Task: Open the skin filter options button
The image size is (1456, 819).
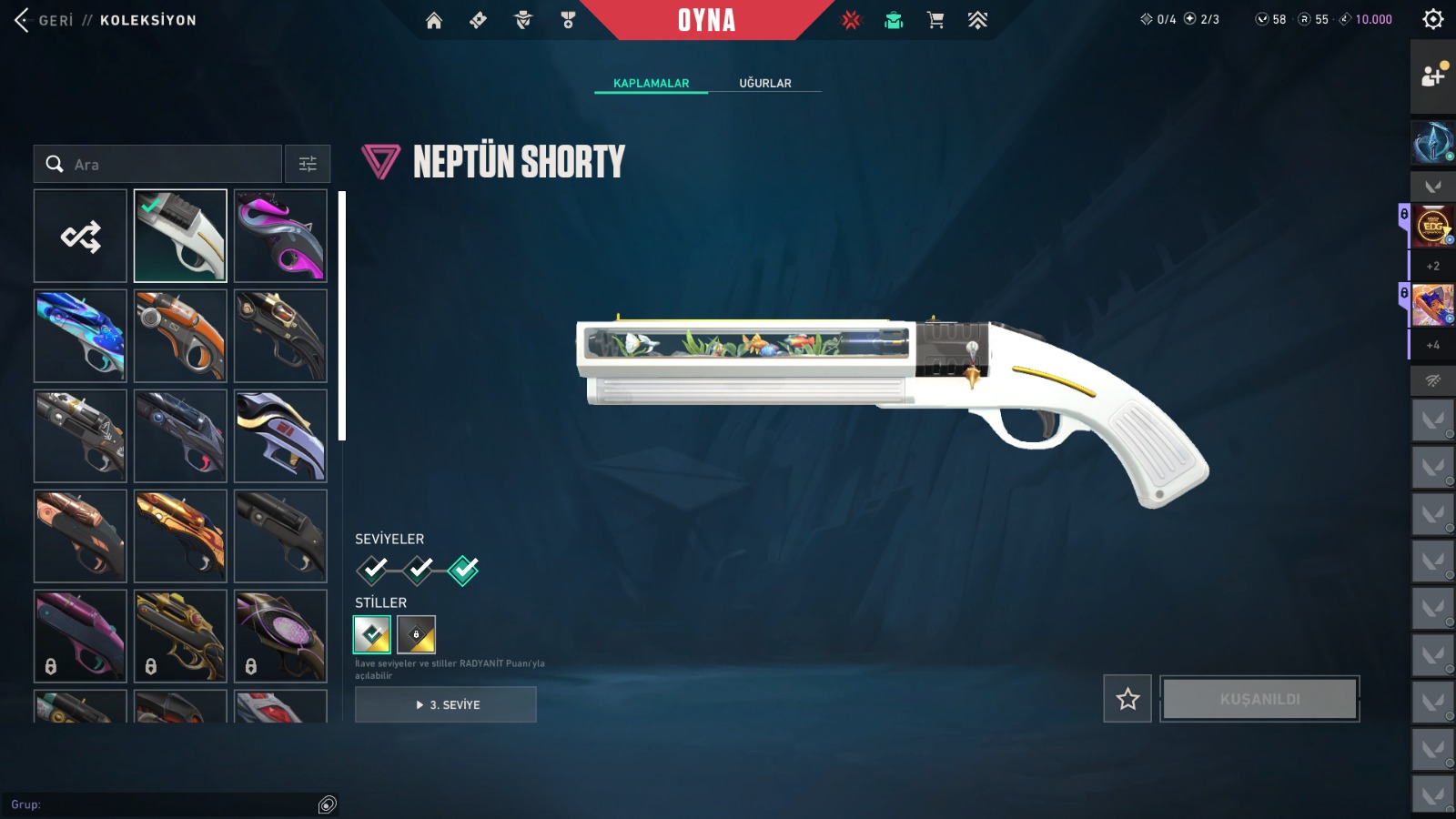Action: pos(308,165)
